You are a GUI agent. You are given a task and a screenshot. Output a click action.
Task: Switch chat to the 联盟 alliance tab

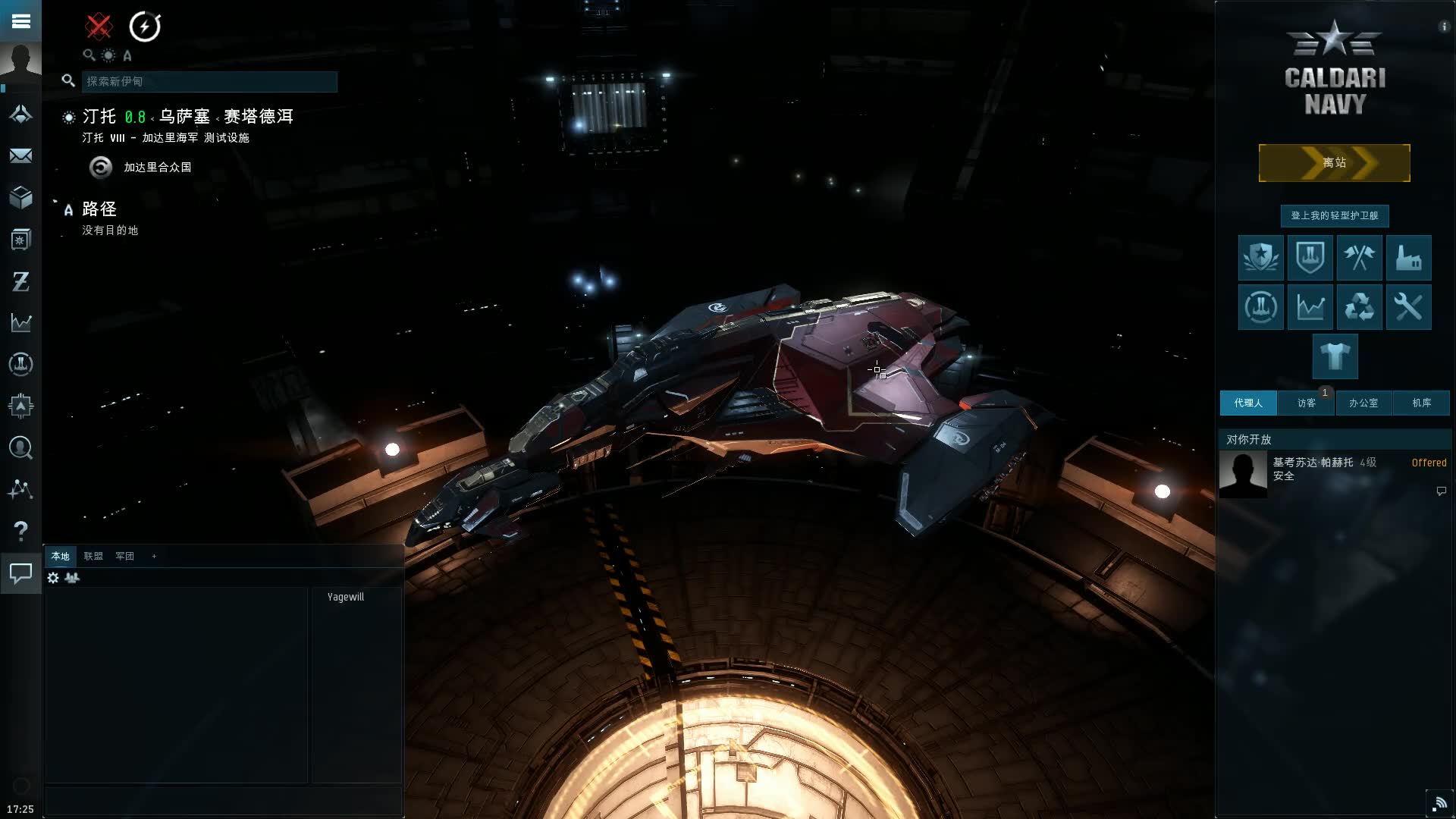pos(93,556)
